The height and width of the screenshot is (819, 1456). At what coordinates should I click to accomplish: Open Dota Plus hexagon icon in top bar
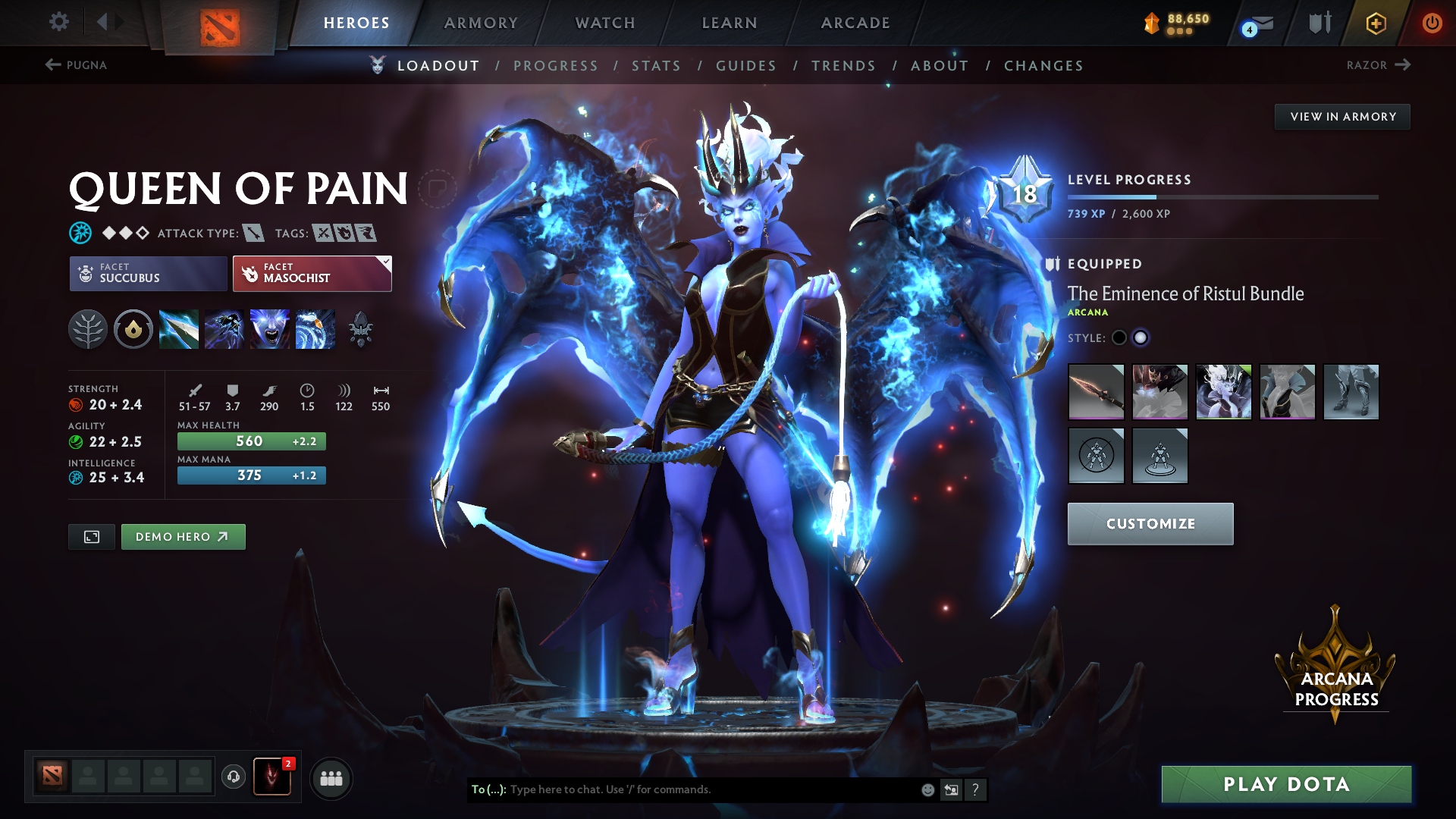(1376, 23)
